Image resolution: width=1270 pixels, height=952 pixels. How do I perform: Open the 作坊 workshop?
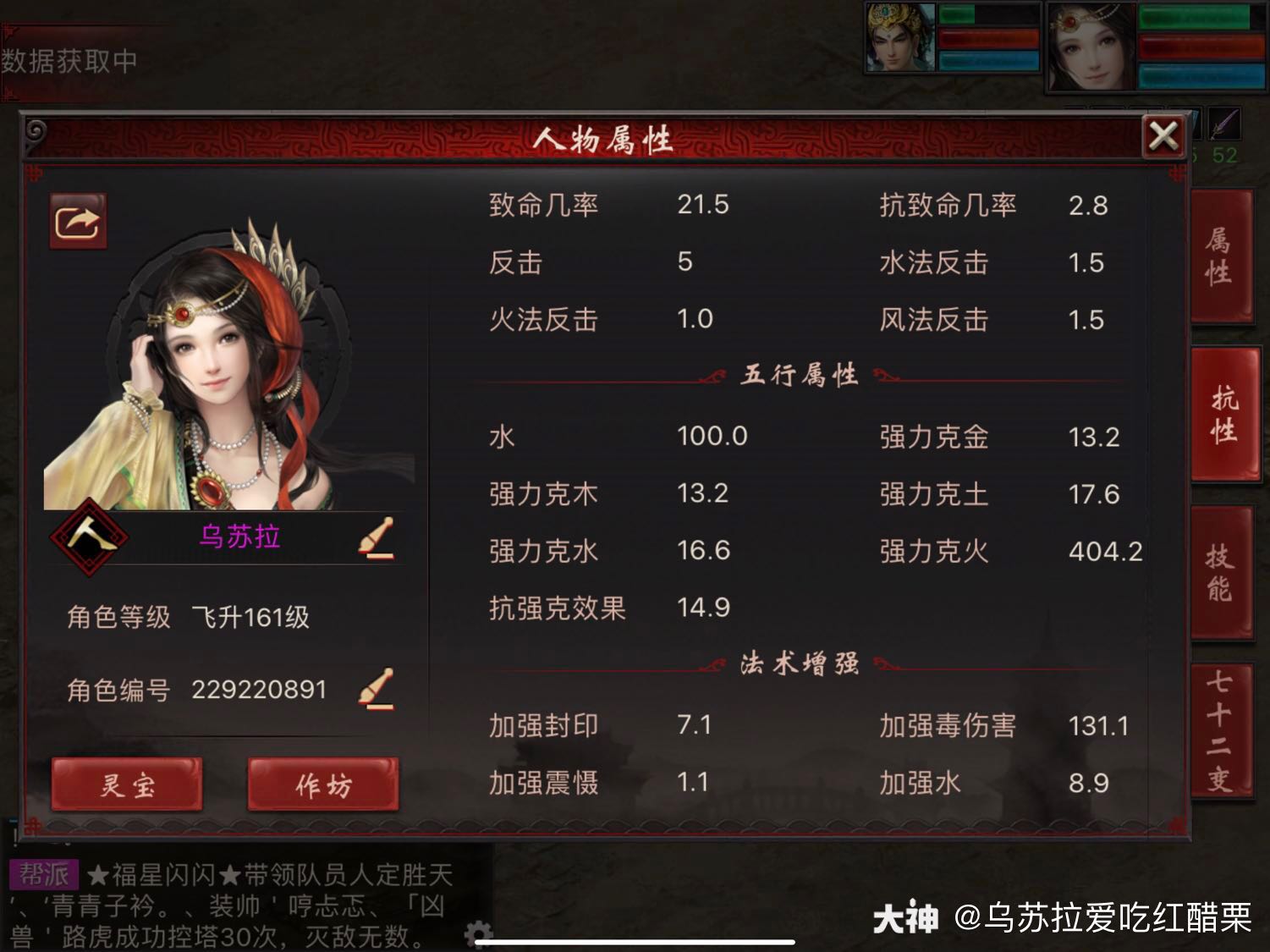[322, 786]
